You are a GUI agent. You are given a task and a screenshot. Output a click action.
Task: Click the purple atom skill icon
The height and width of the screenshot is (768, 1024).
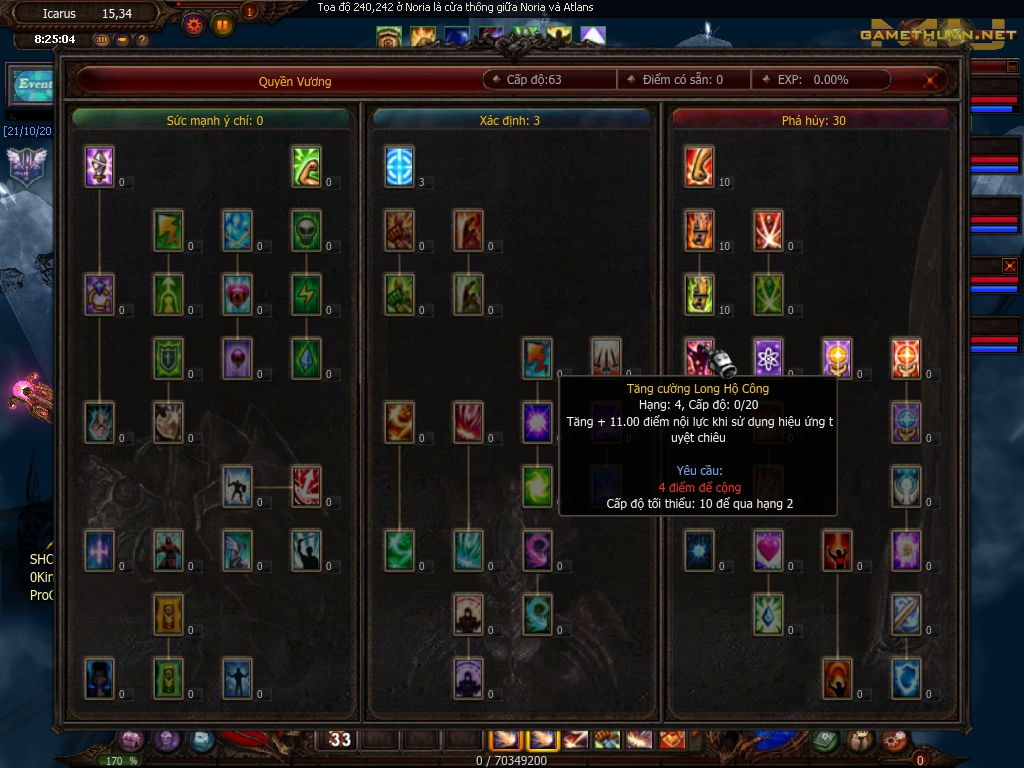pyautogui.click(x=768, y=358)
